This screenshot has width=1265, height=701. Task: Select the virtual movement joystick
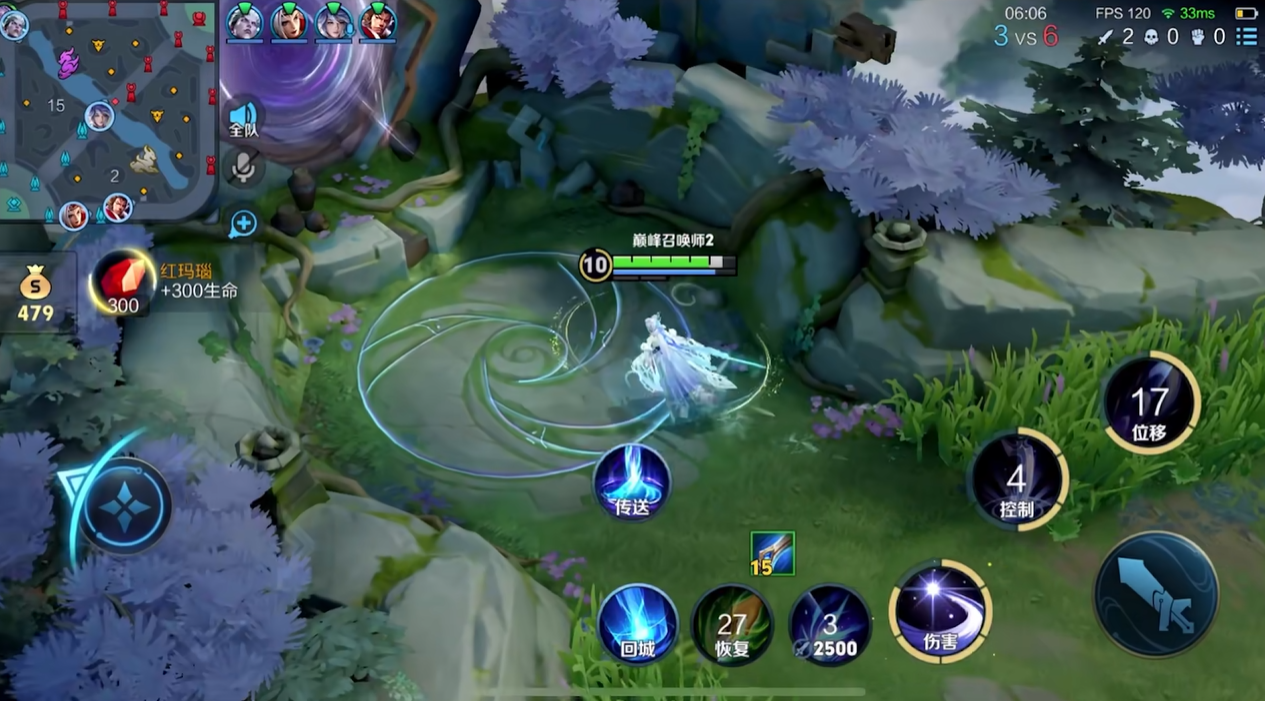(126, 507)
